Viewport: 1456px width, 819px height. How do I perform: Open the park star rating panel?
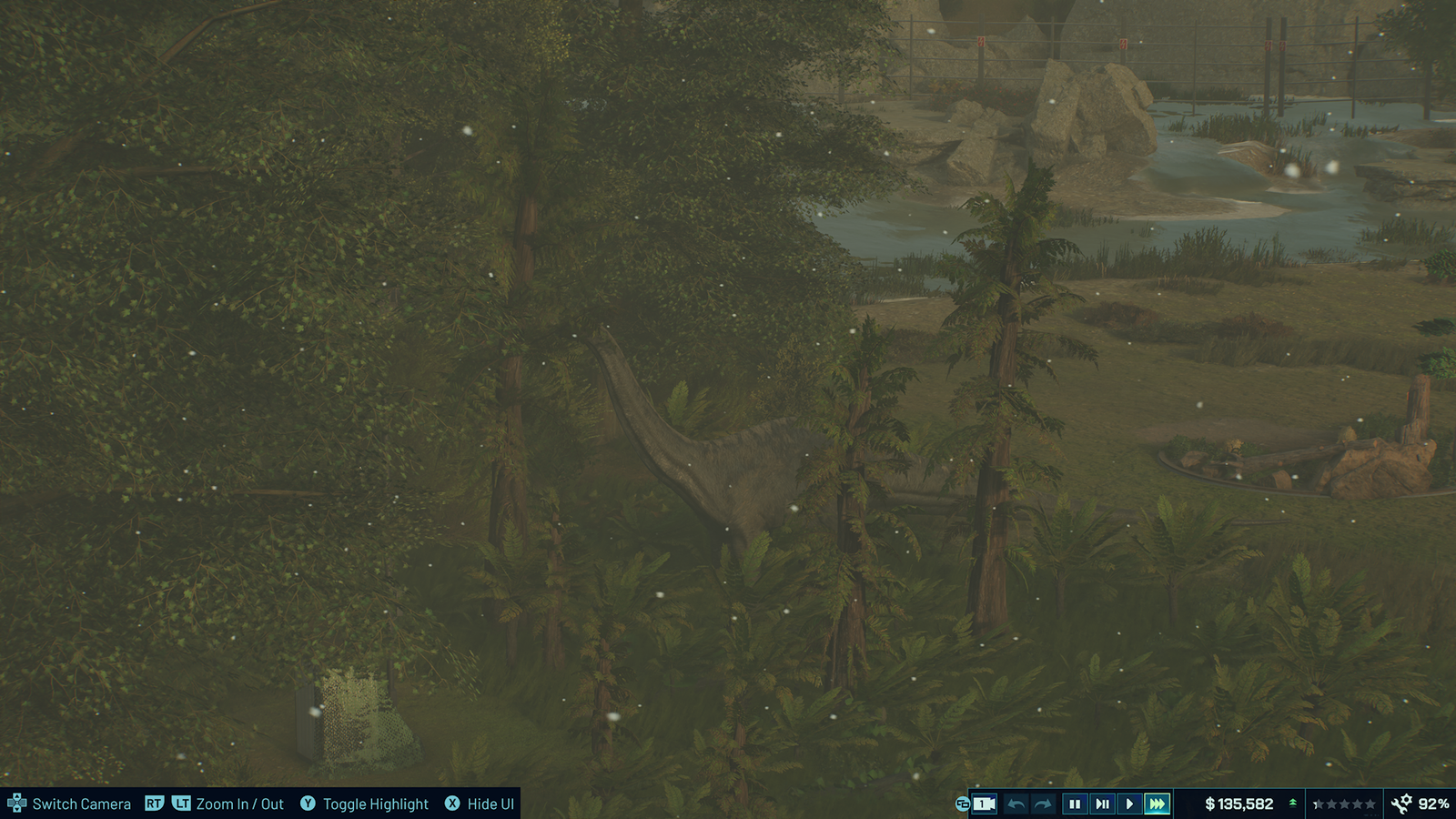1344,804
